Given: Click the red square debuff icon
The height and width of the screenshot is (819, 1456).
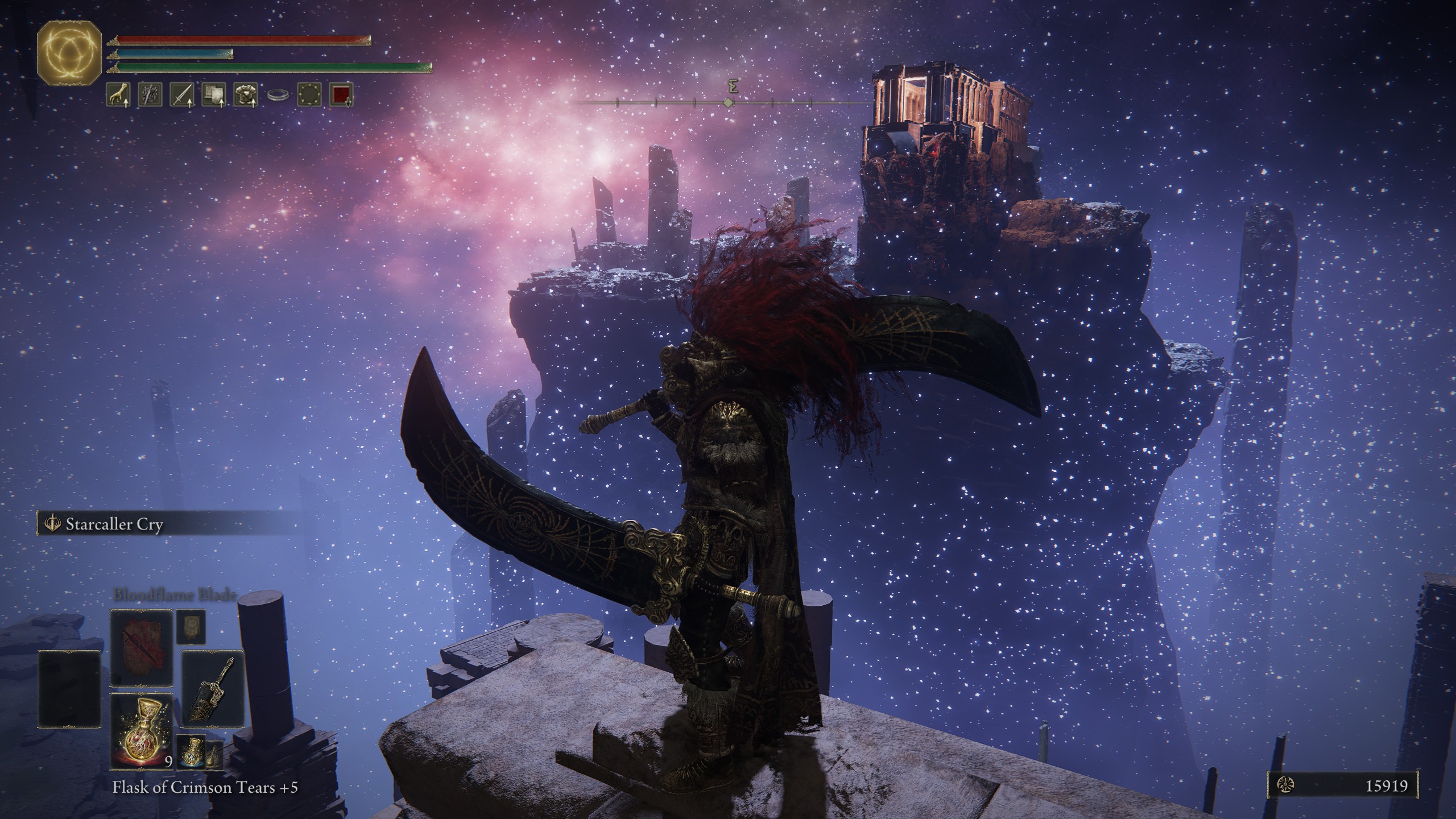Looking at the screenshot, I should pyautogui.click(x=341, y=95).
